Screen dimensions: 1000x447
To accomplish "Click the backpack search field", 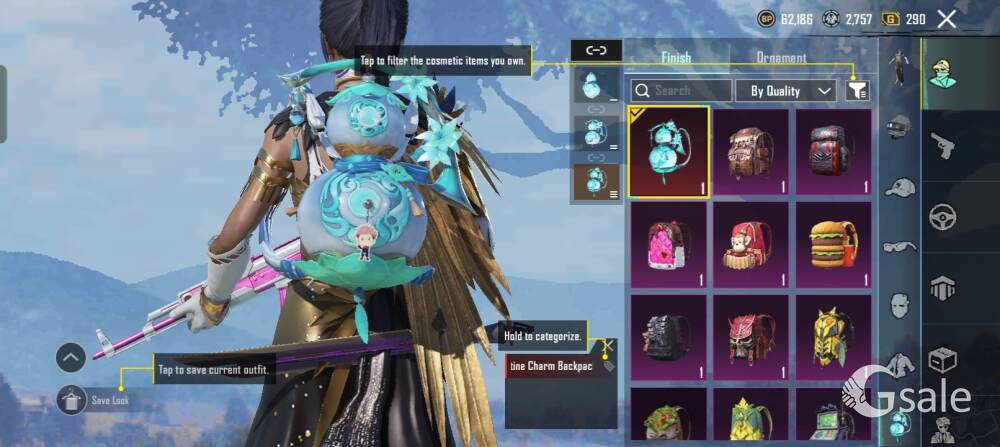I will 681,91.
